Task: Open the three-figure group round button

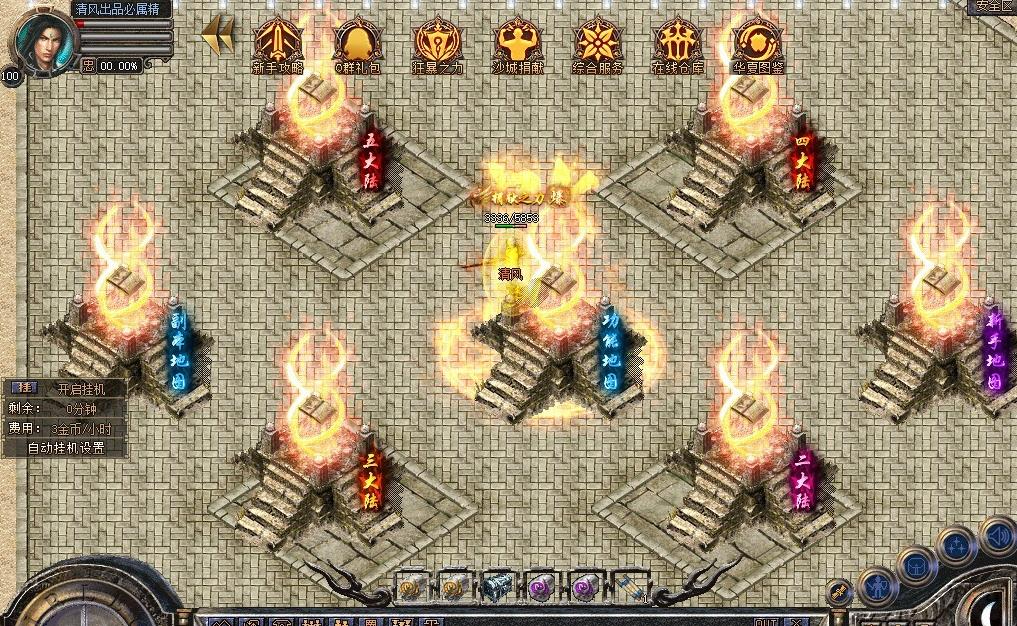Action: click(x=957, y=546)
